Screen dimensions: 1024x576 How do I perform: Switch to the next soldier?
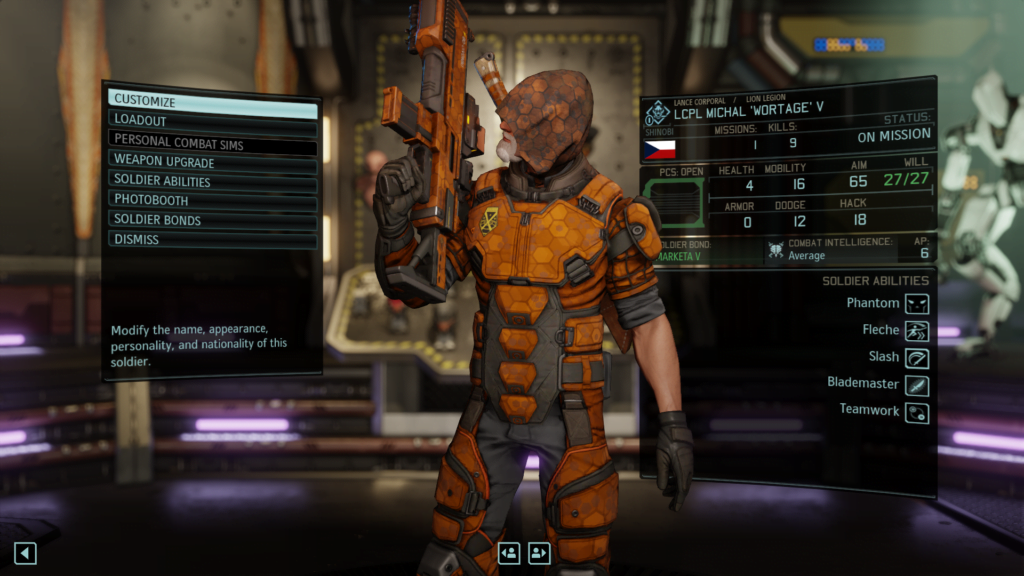tap(539, 552)
